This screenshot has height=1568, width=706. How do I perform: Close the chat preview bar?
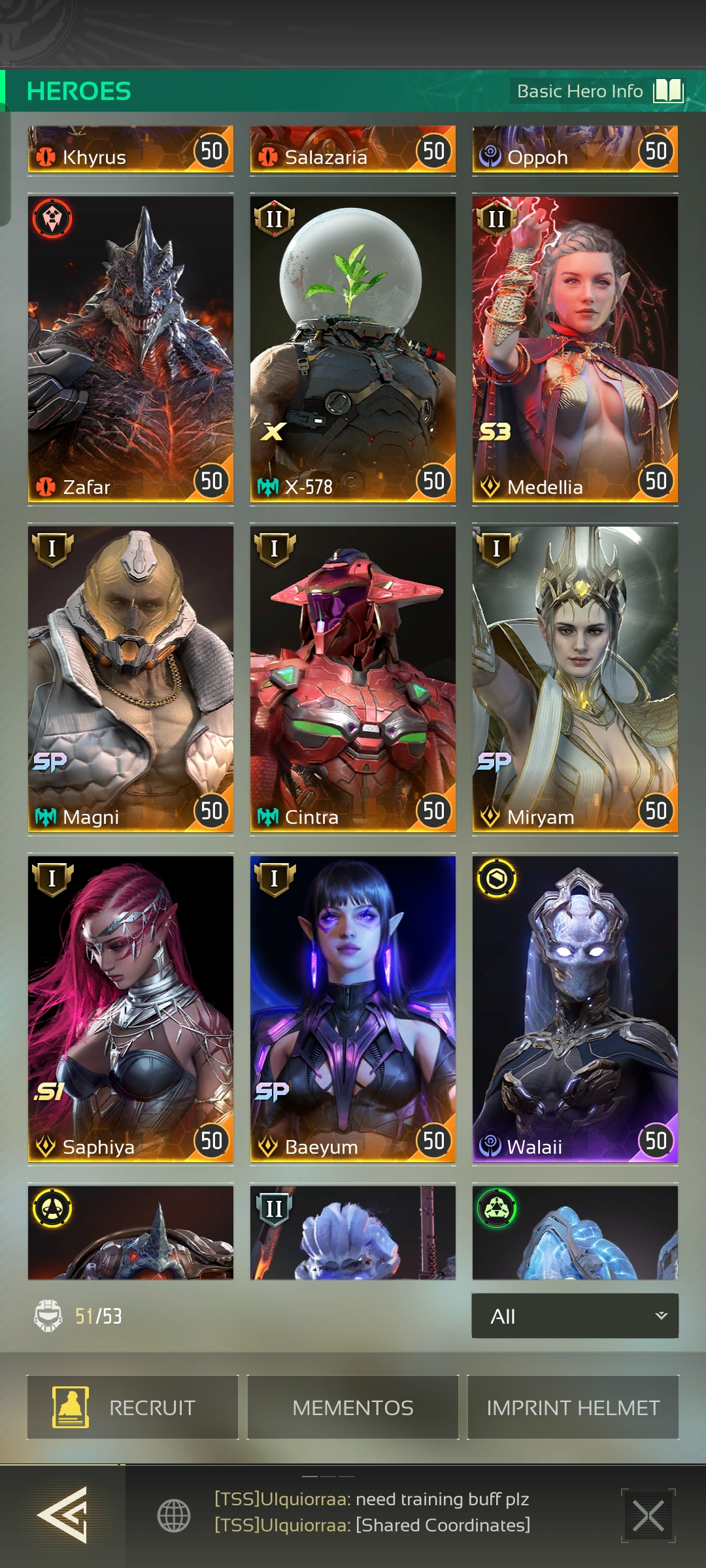pos(648,1515)
